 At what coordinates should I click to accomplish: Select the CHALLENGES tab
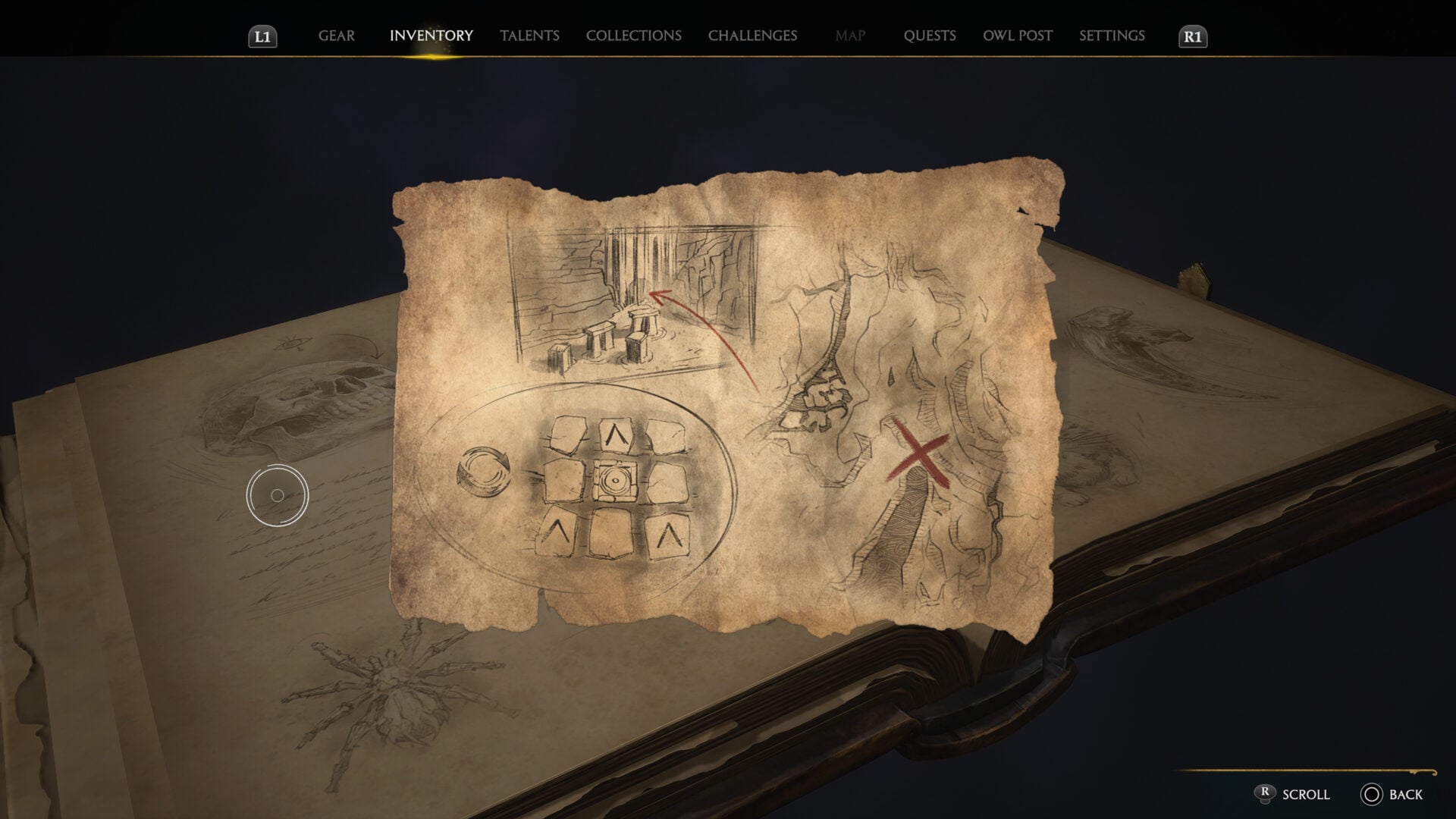click(x=752, y=35)
